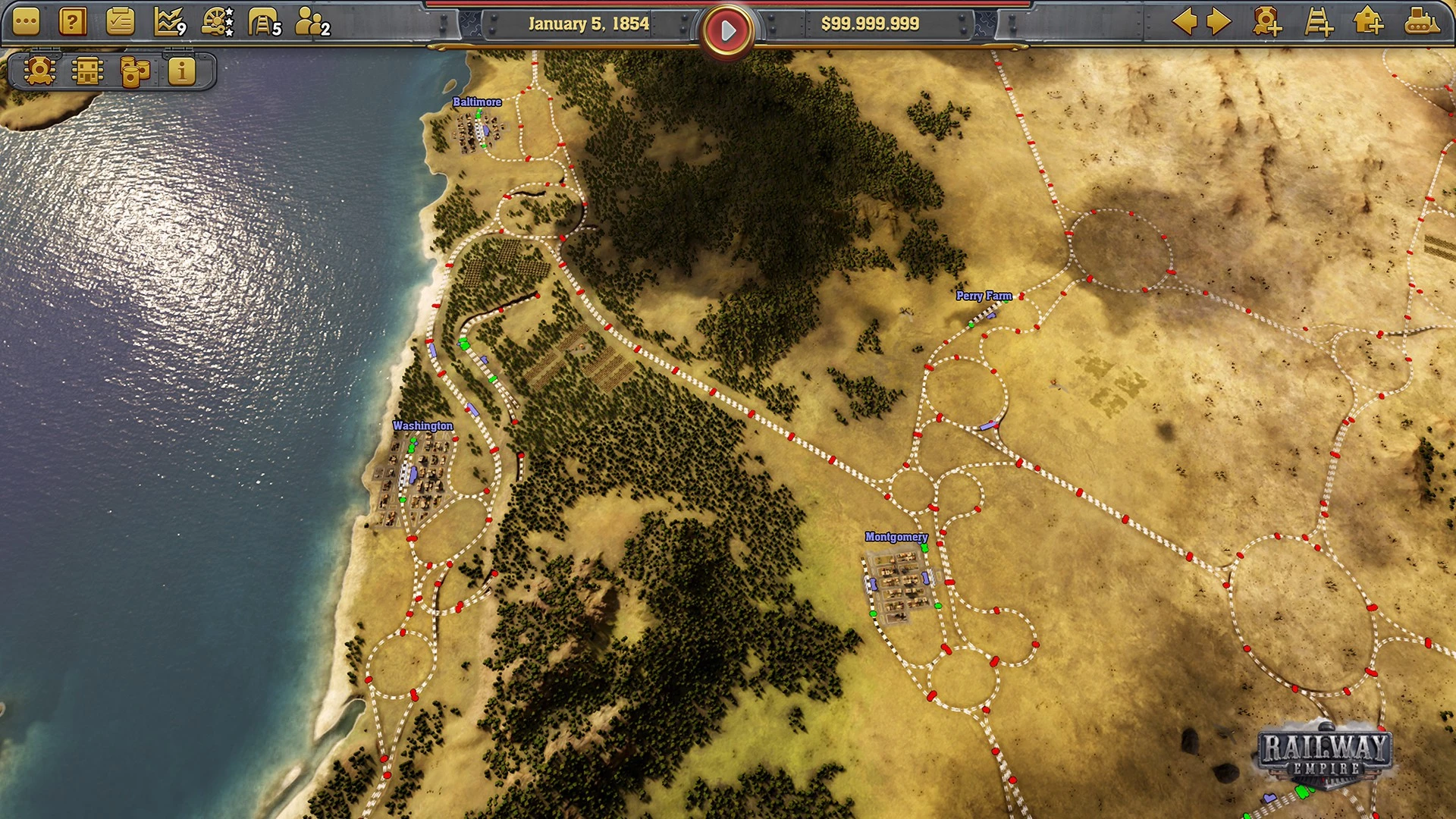Click the right arrow button

[x=1219, y=22]
